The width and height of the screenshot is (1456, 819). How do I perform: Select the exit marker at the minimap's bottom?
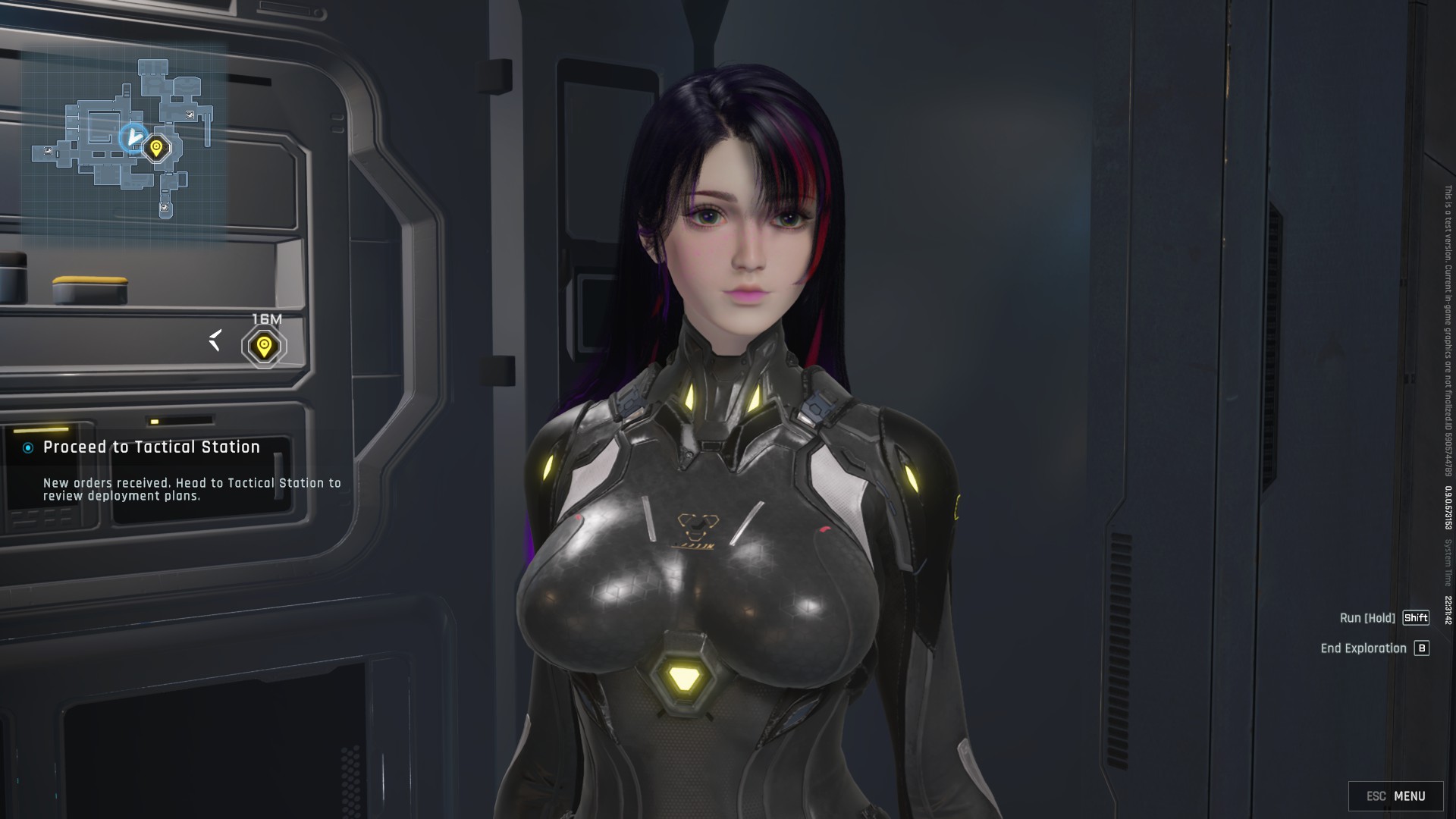pyautogui.click(x=164, y=208)
